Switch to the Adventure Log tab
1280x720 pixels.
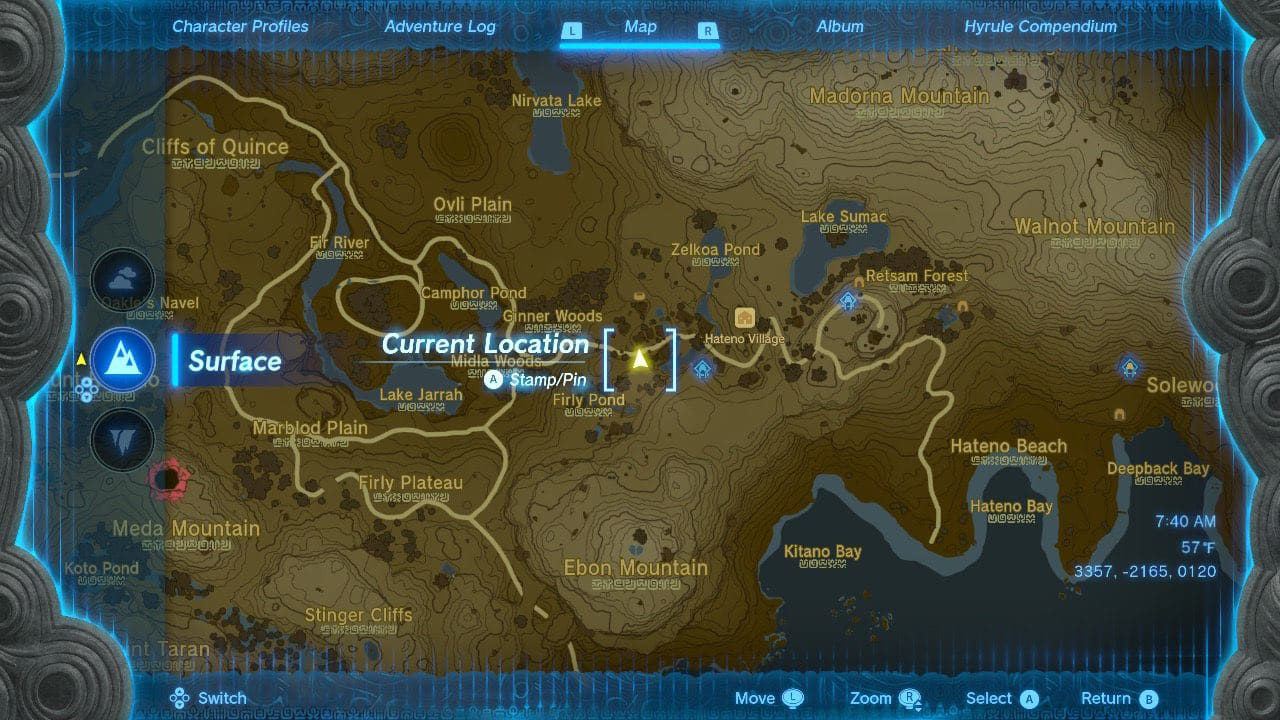tap(440, 27)
